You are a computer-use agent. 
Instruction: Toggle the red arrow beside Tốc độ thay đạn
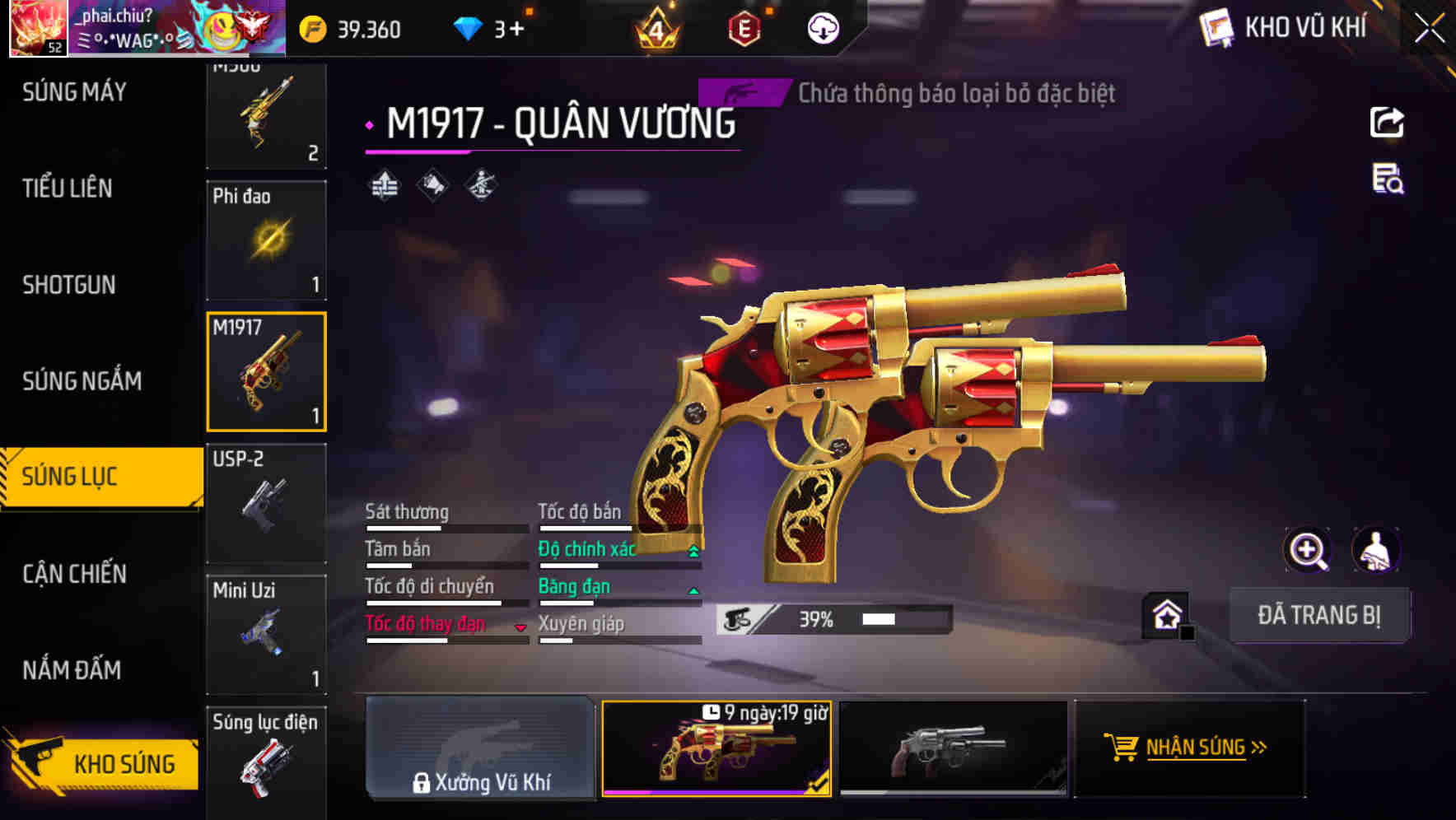click(521, 627)
